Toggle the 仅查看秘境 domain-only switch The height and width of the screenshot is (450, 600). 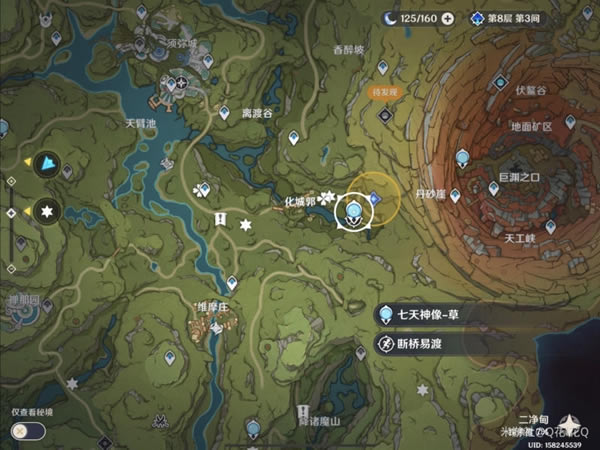25,430
